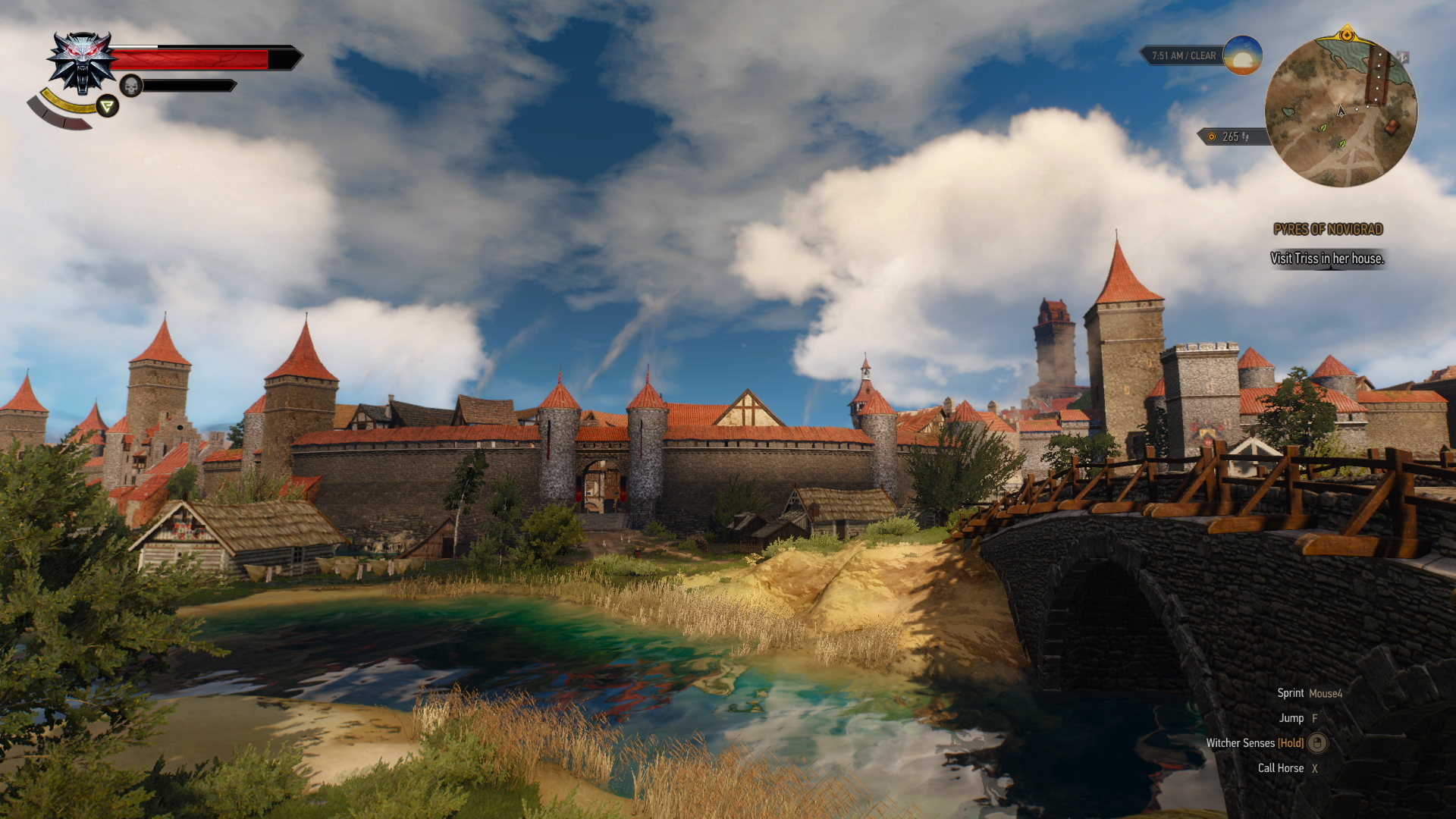Click the sunrise weather icon
This screenshot has height=819, width=1456.
pyautogui.click(x=1242, y=55)
